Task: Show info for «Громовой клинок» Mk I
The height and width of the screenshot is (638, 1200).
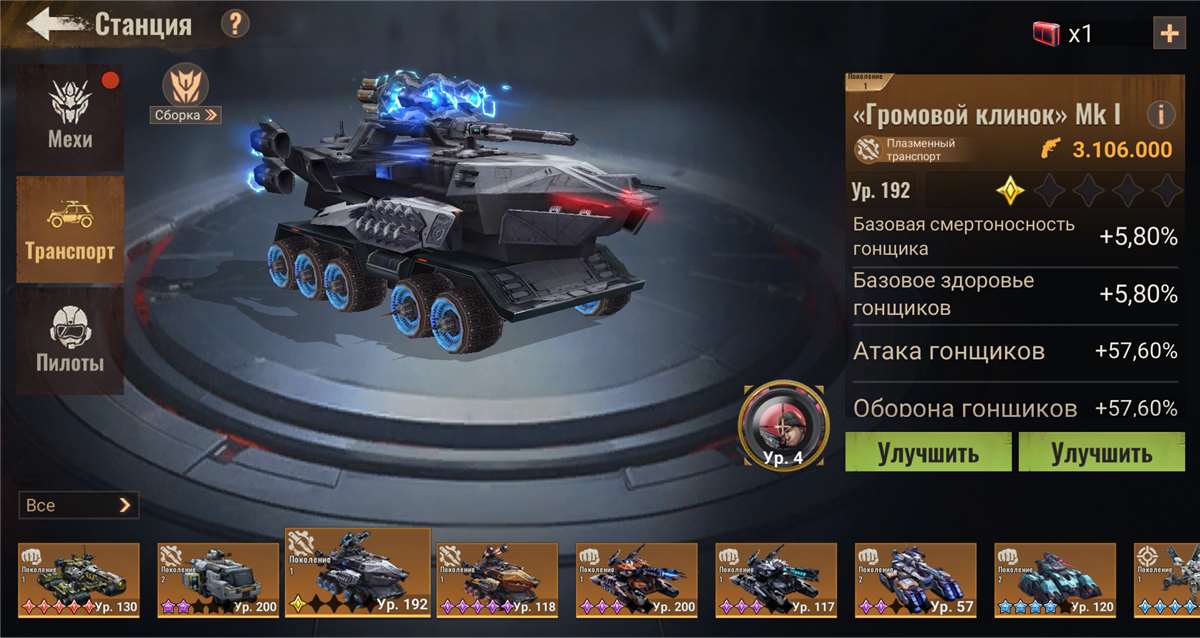Action: [1160, 115]
